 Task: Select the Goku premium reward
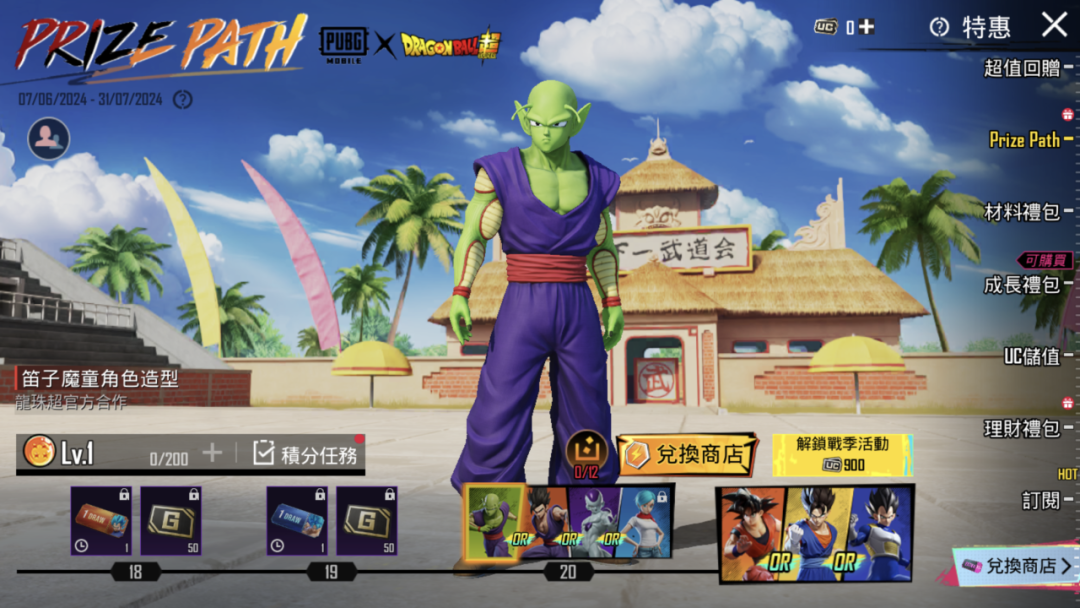[x=750, y=532]
